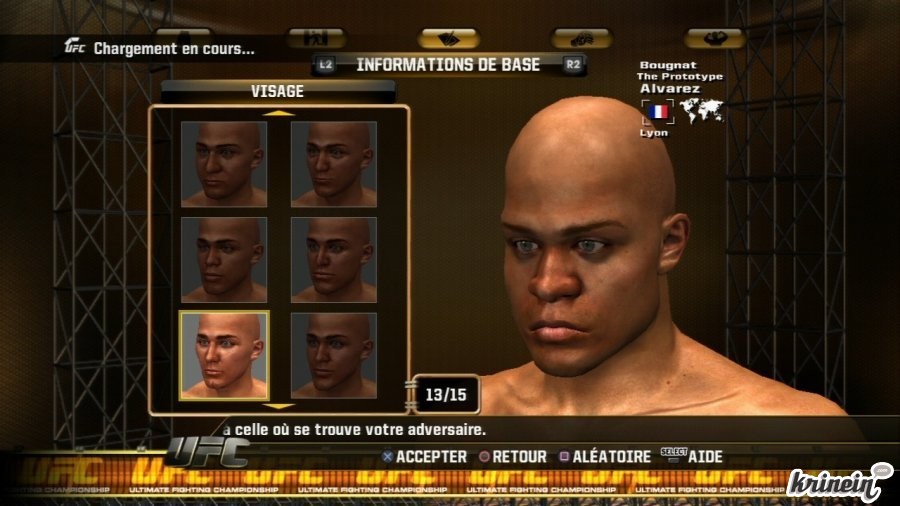Click the up arrow above the face grid

(x=279, y=113)
